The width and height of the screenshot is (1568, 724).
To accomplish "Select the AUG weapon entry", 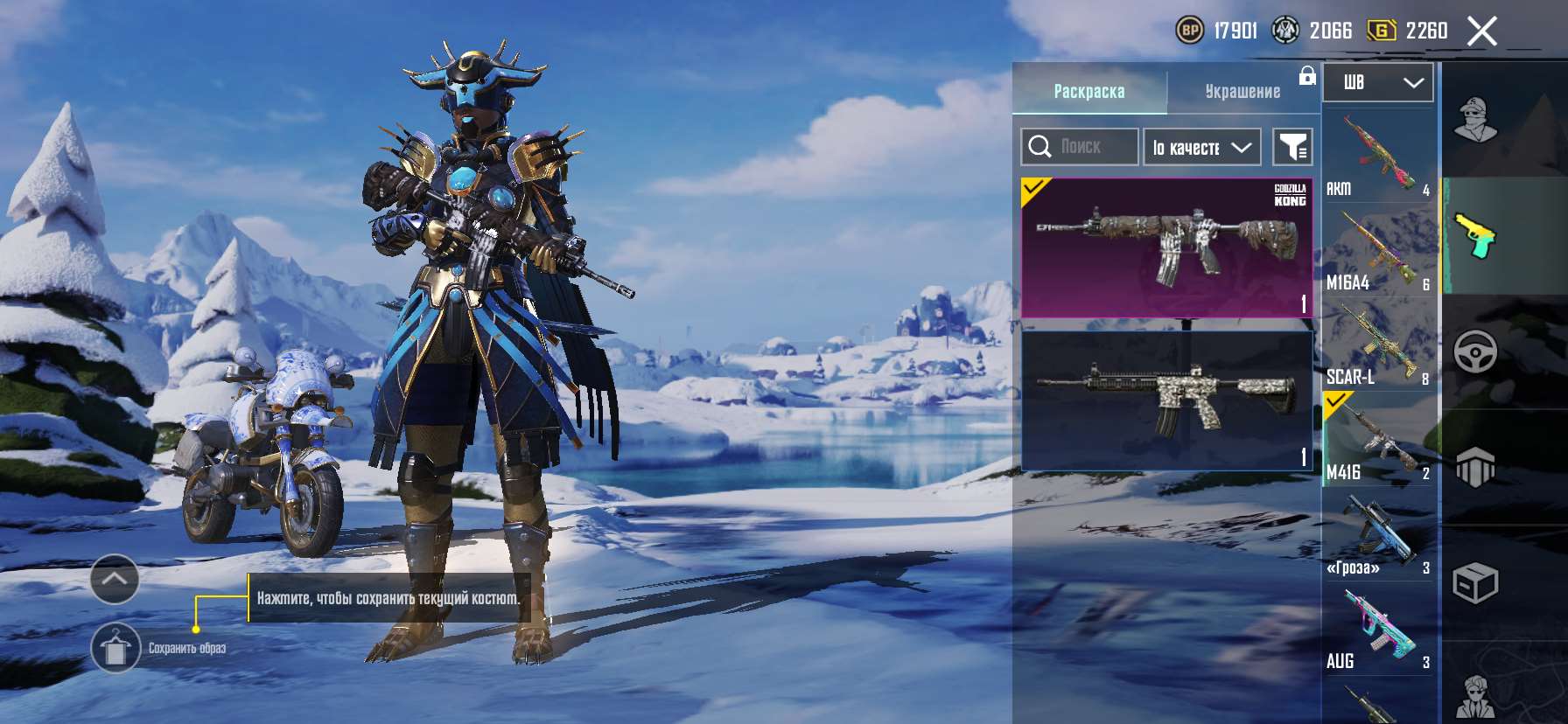I will [1378, 628].
